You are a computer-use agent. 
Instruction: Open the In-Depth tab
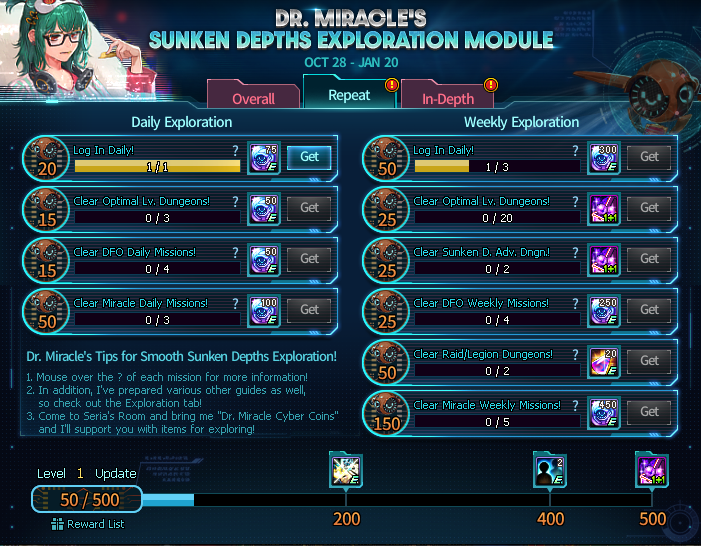[447, 99]
